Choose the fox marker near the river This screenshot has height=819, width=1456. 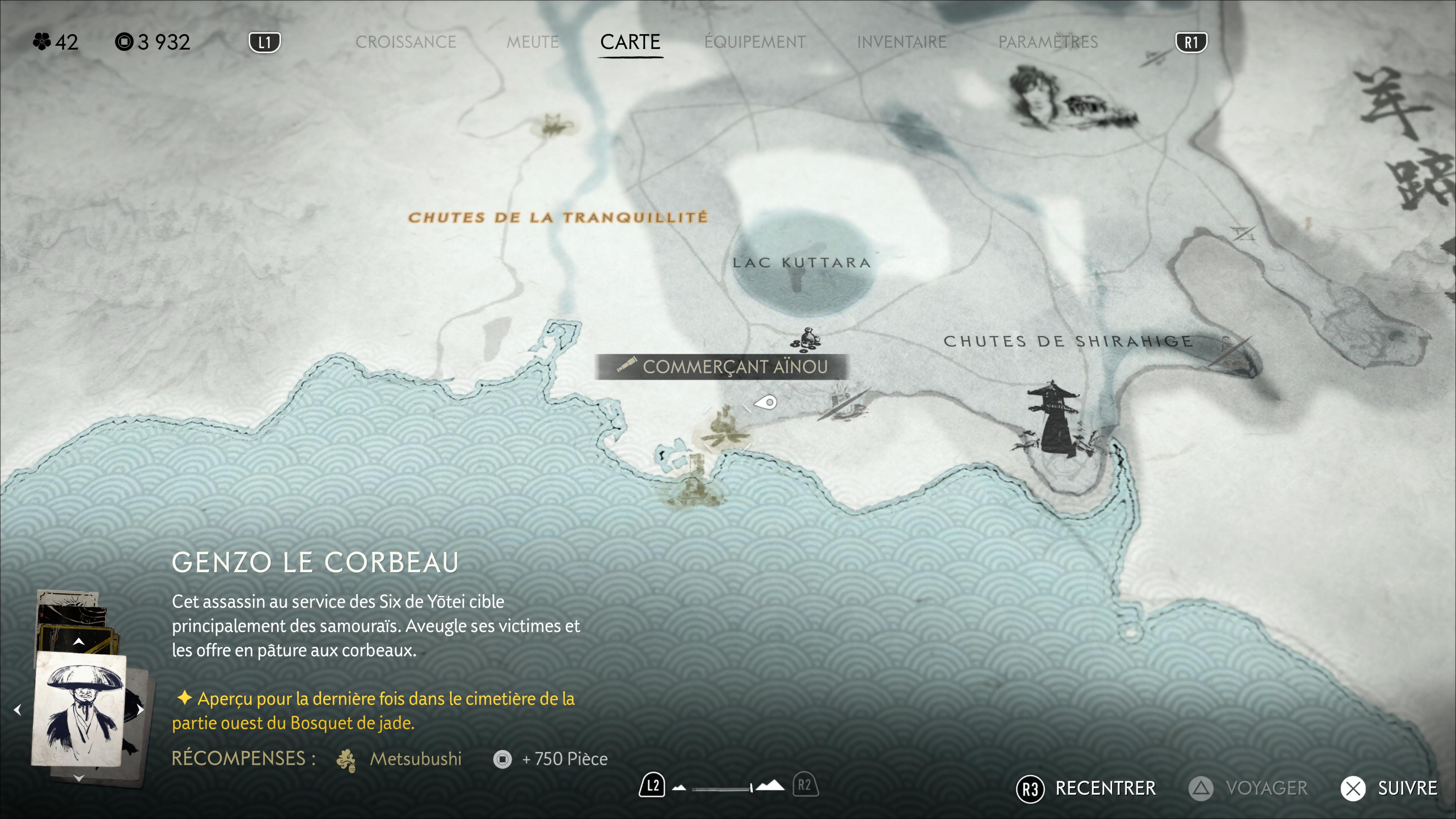click(553, 126)
